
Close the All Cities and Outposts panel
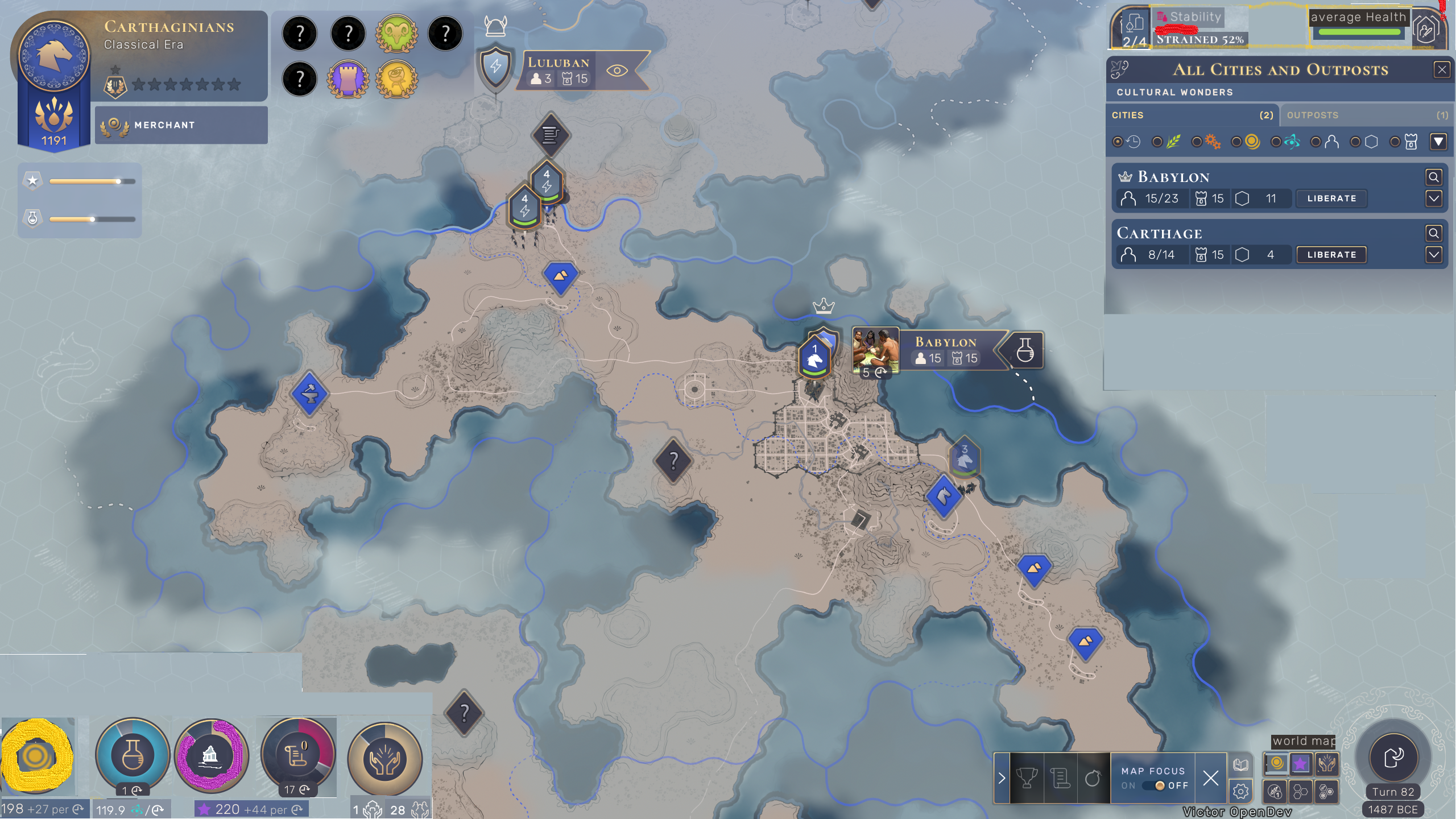[1441, 70]
